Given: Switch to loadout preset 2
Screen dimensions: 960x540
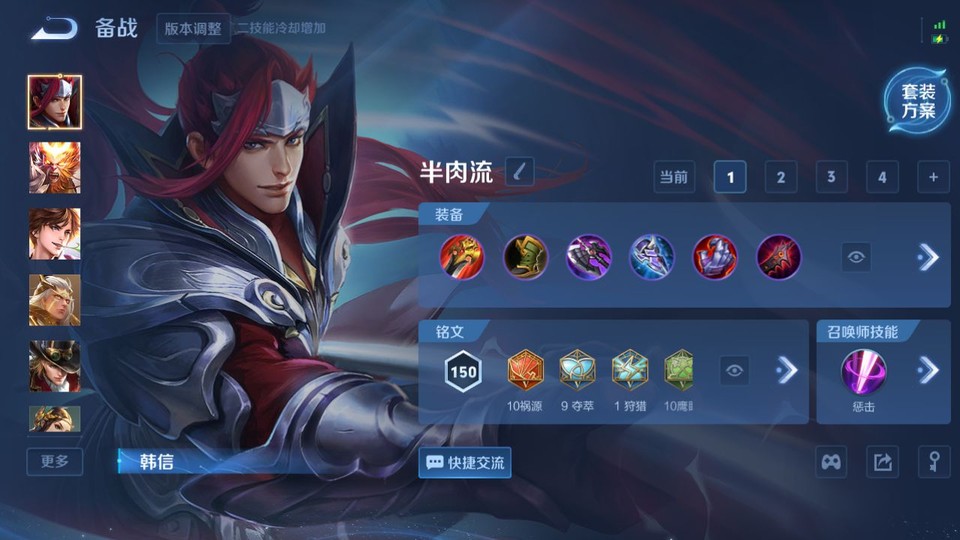Looking at the screenshot, I should [781, 177].
